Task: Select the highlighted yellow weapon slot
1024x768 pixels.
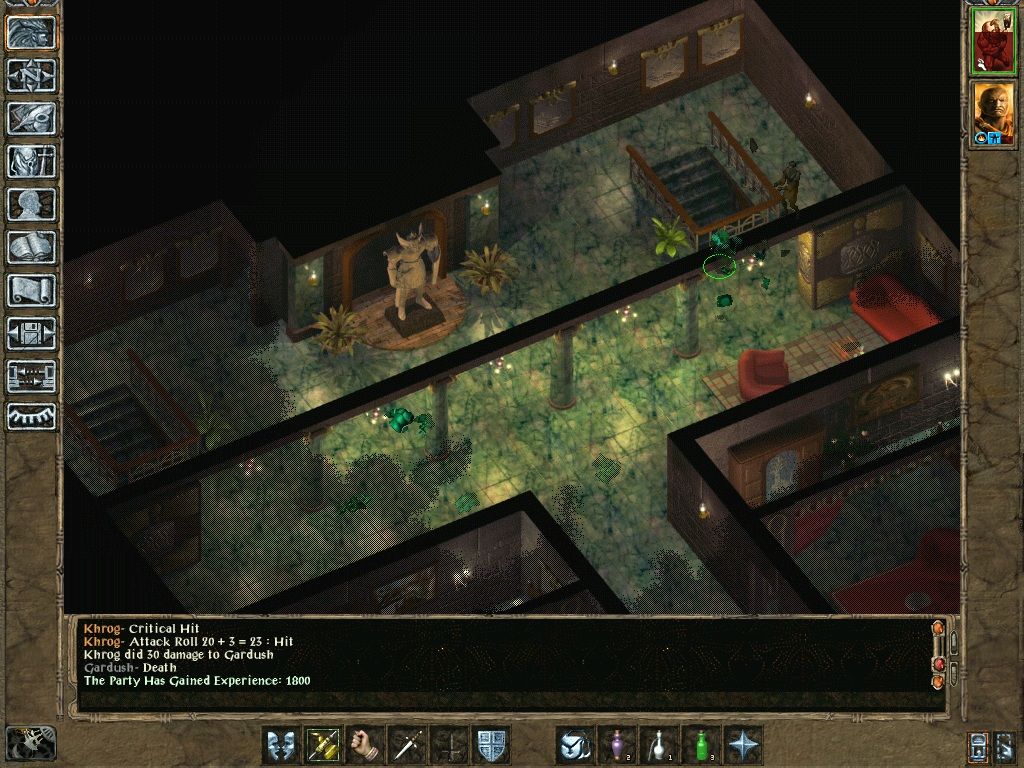Action: click(x=323, y=745)
